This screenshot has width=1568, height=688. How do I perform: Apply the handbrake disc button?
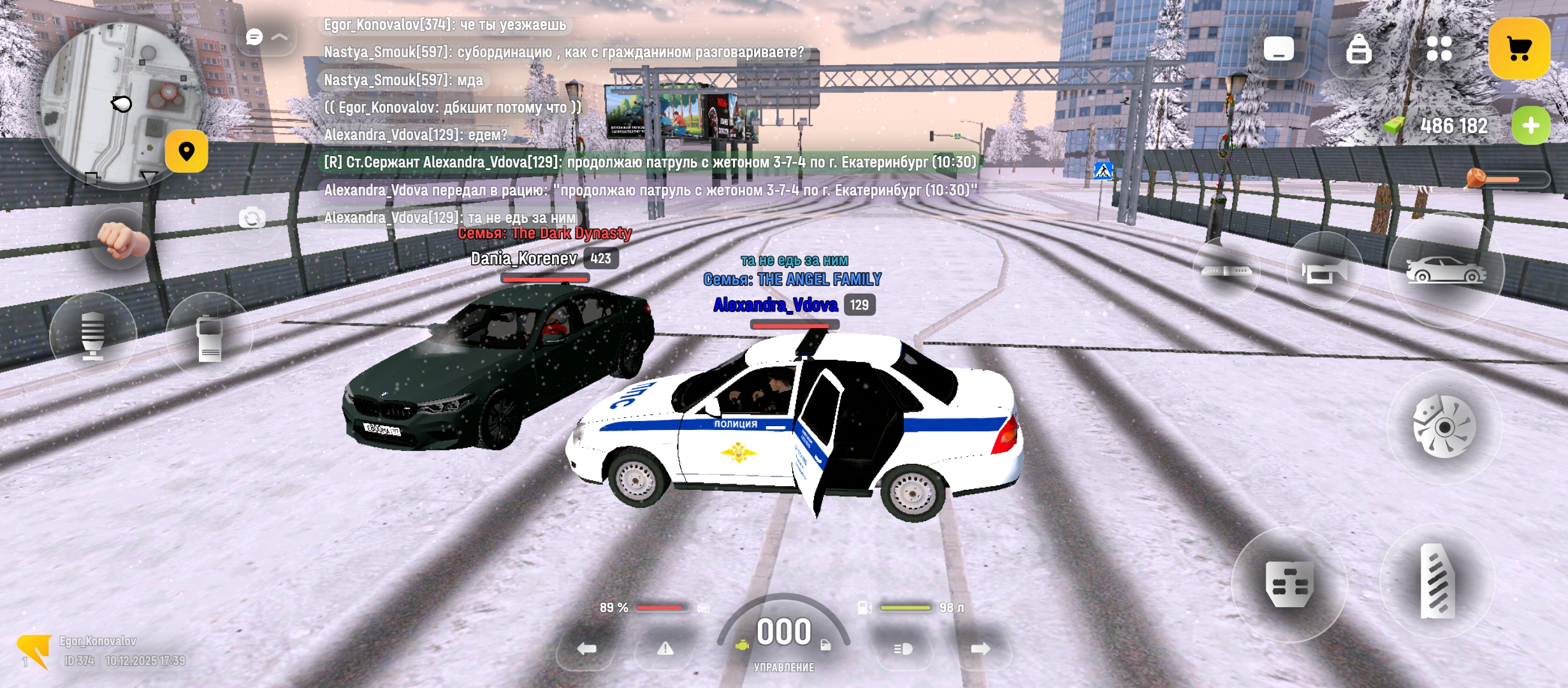pyautogui.click(x=1444, y=427)
